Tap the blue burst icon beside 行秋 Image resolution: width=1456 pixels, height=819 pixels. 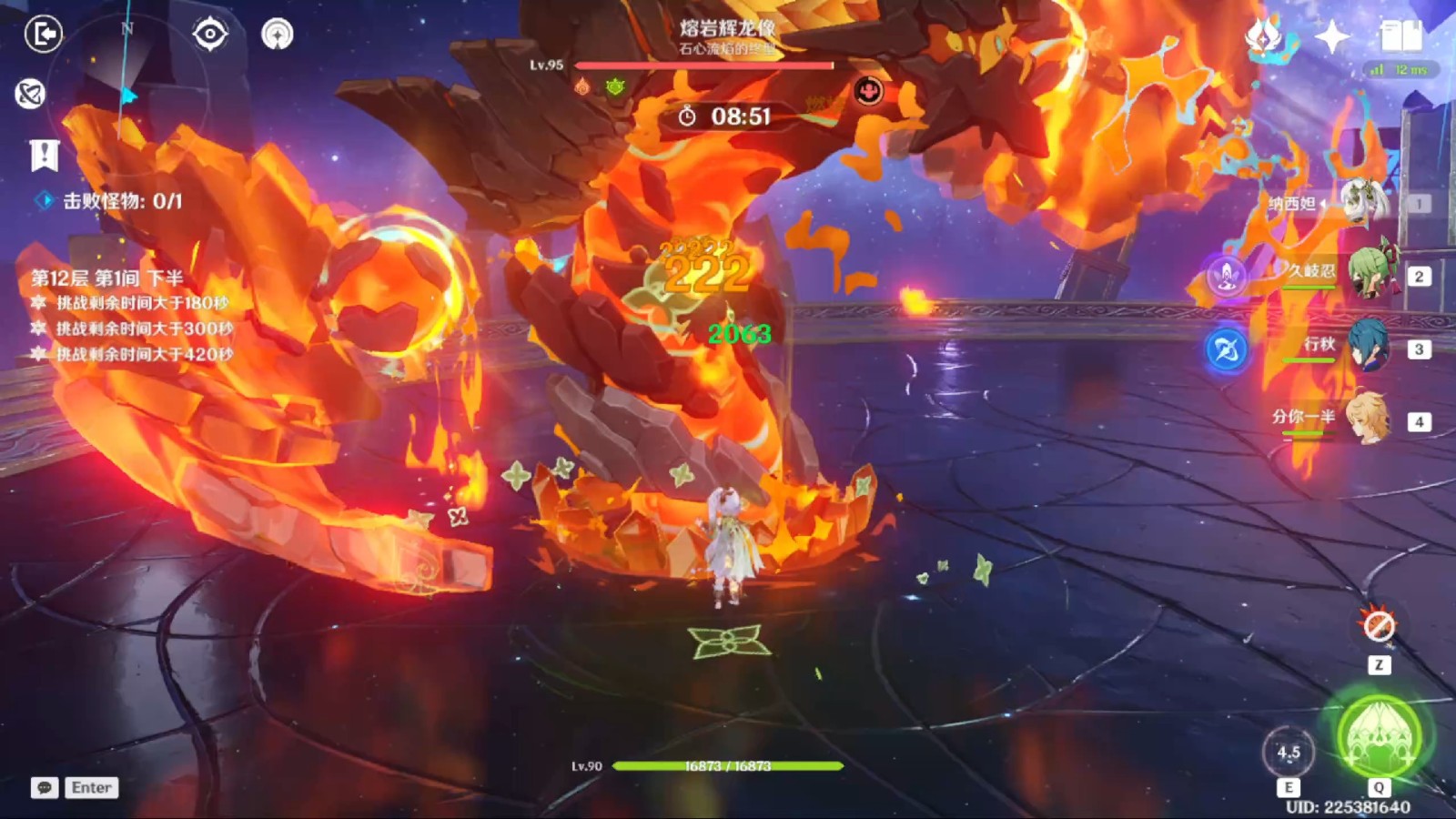point(1227,349)
